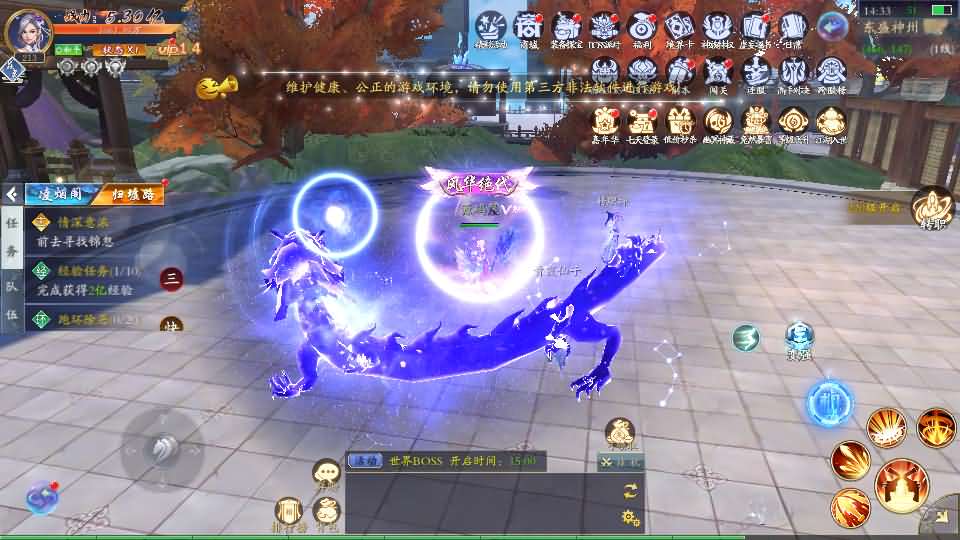Activate the blue glowing orb skill
Screen dimensions: 960x540
click(x=829, y=403)
